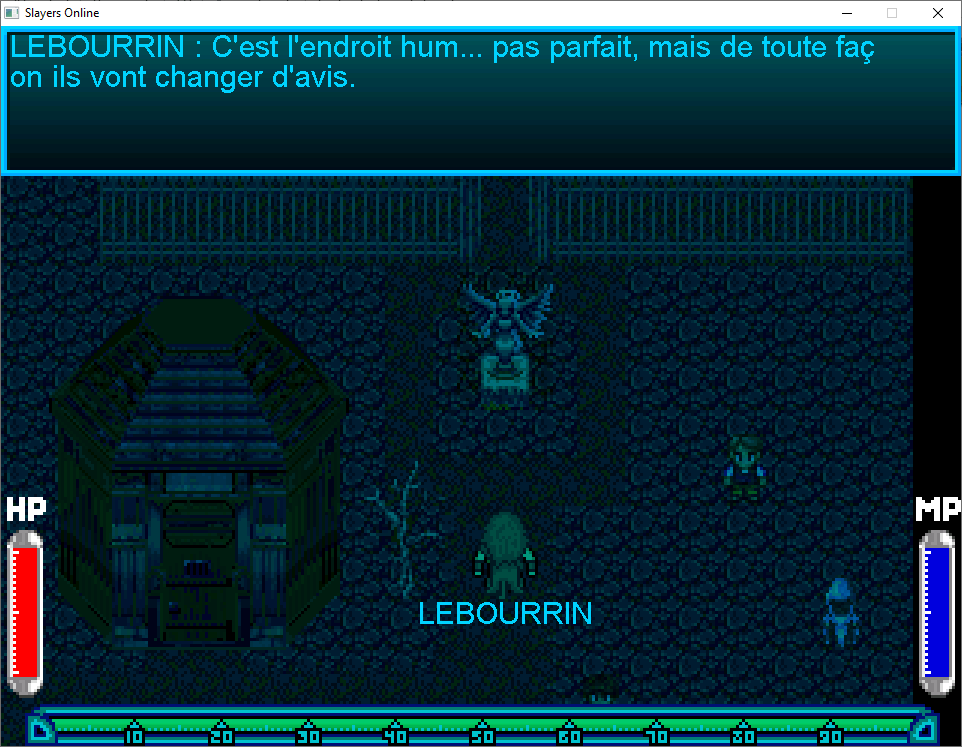The width and height of the screenshot is (962, 747).
Task: Close the Slayers Online window
Action: pos(937,13)
